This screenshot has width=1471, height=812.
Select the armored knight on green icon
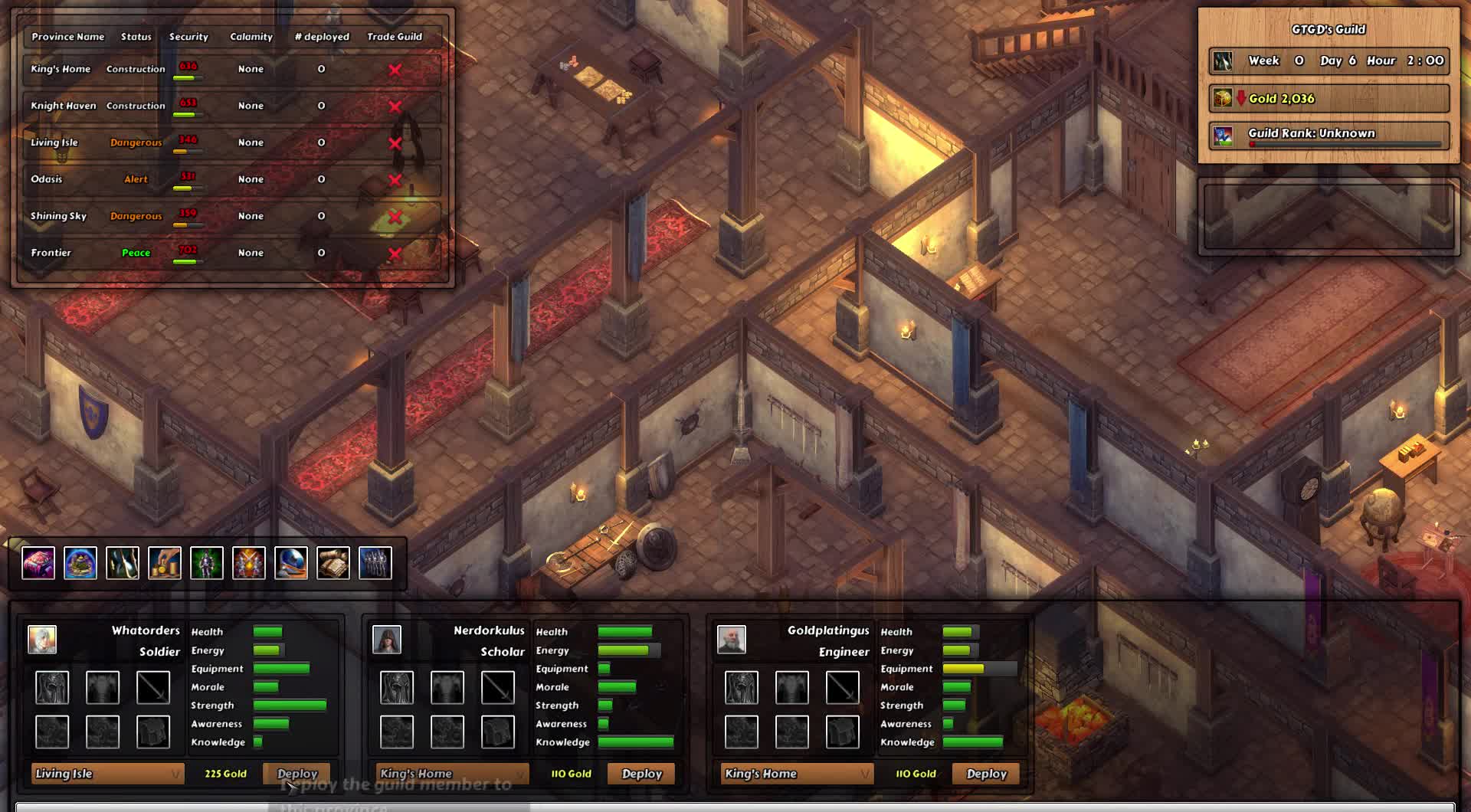tap(207, 563)
